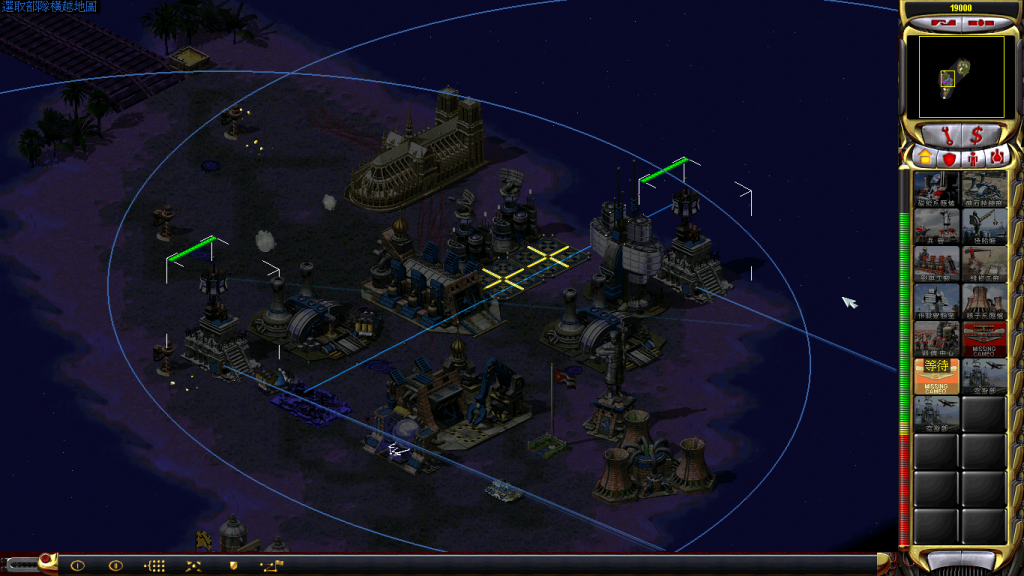The width and height of the screenshot is (1024, 576).
Task: Activate the shield guard command
Action: [x=232, y=566]
